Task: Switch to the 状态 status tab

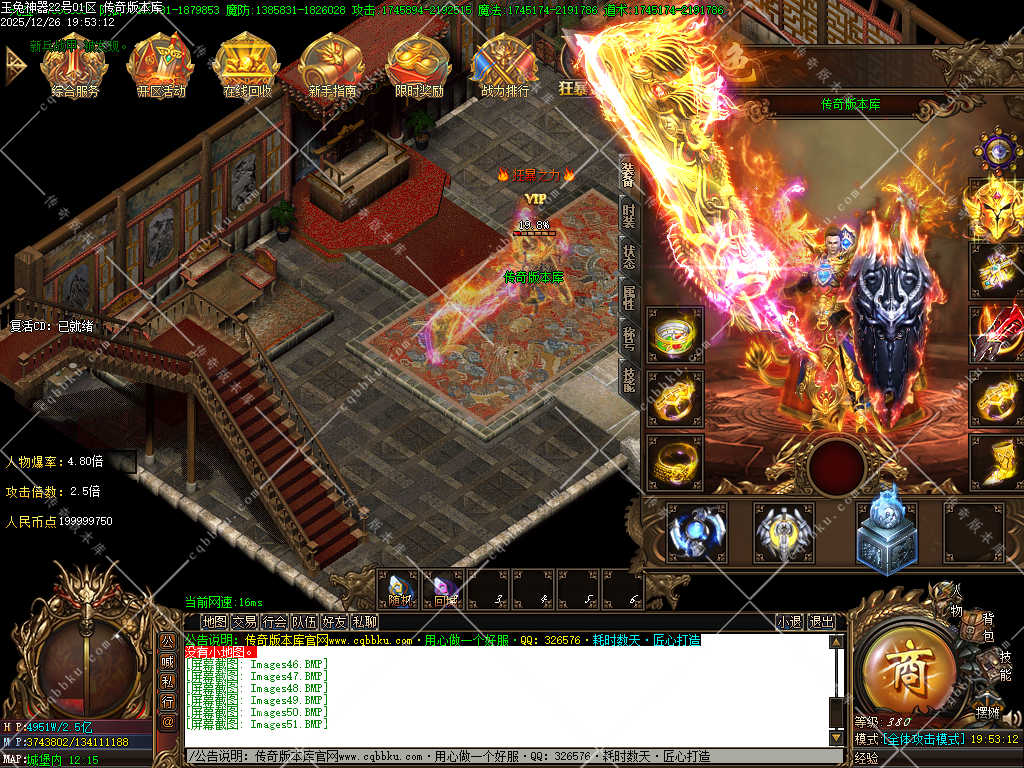Action: tap(628, 257)
